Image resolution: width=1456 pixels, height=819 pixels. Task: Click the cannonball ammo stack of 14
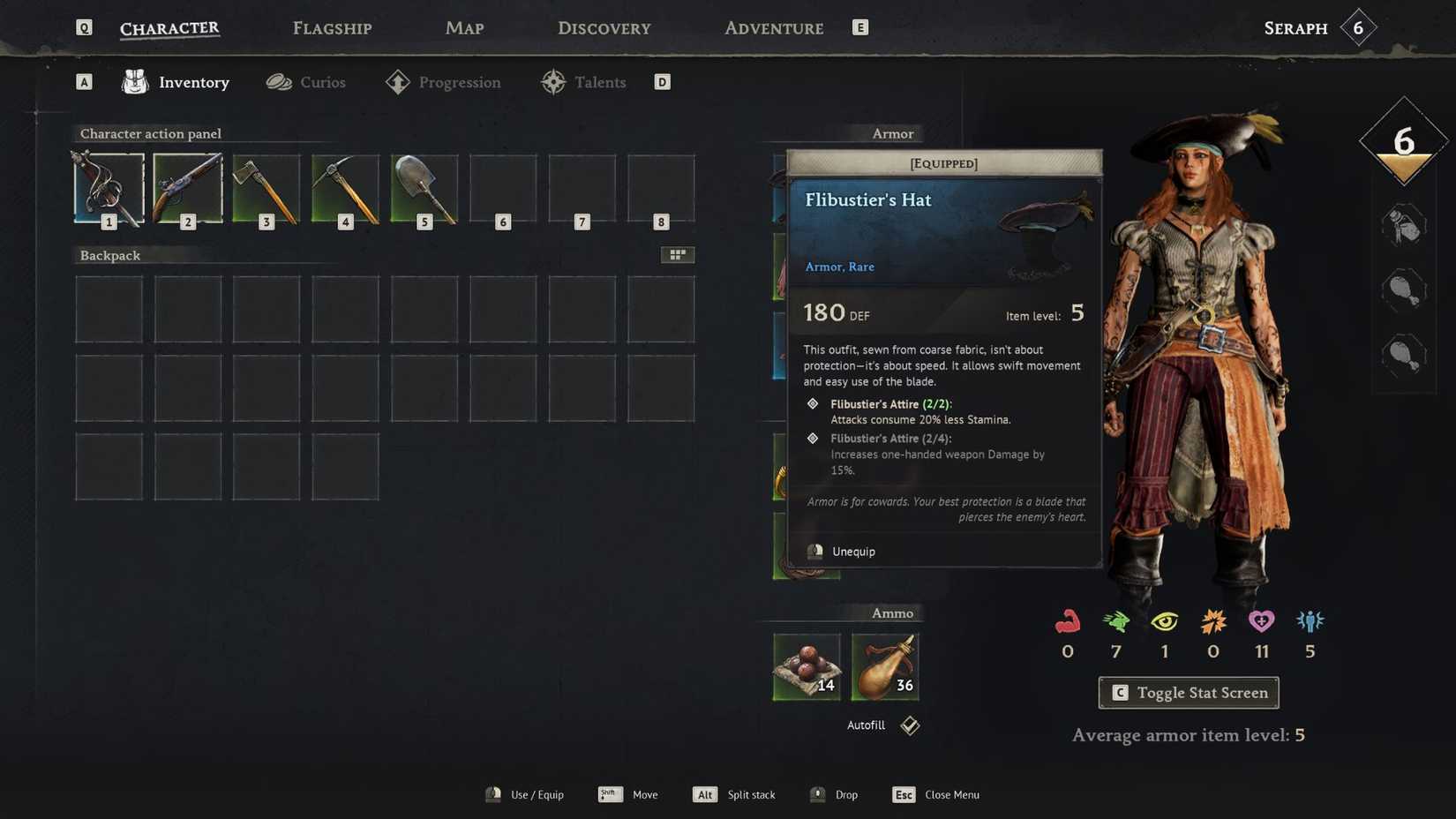click(806, 666)
